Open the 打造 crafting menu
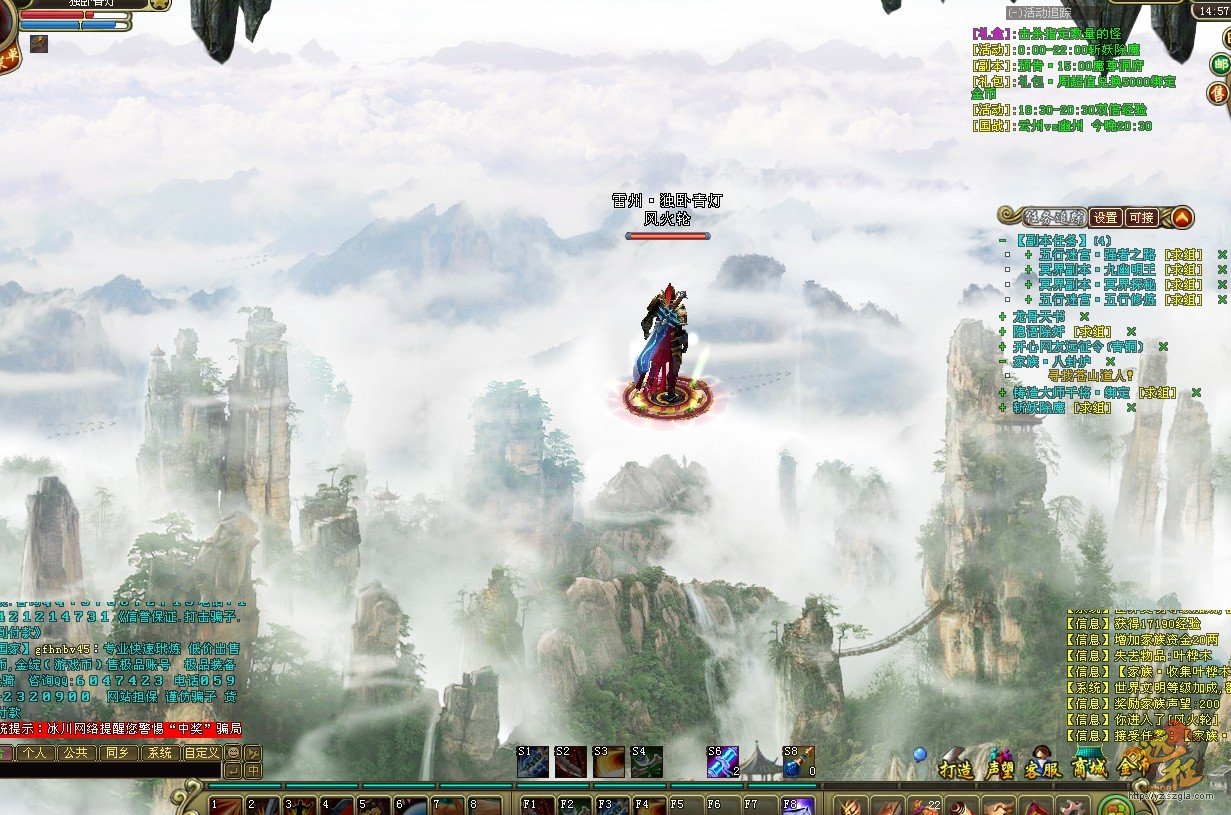 point(956,769)
